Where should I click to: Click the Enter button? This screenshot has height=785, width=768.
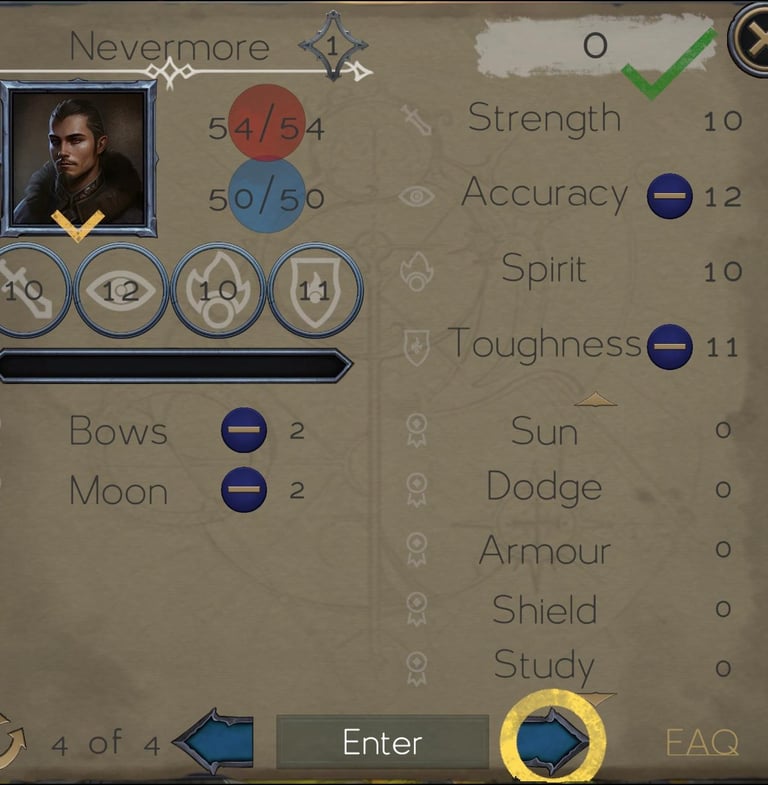point(382,742)
